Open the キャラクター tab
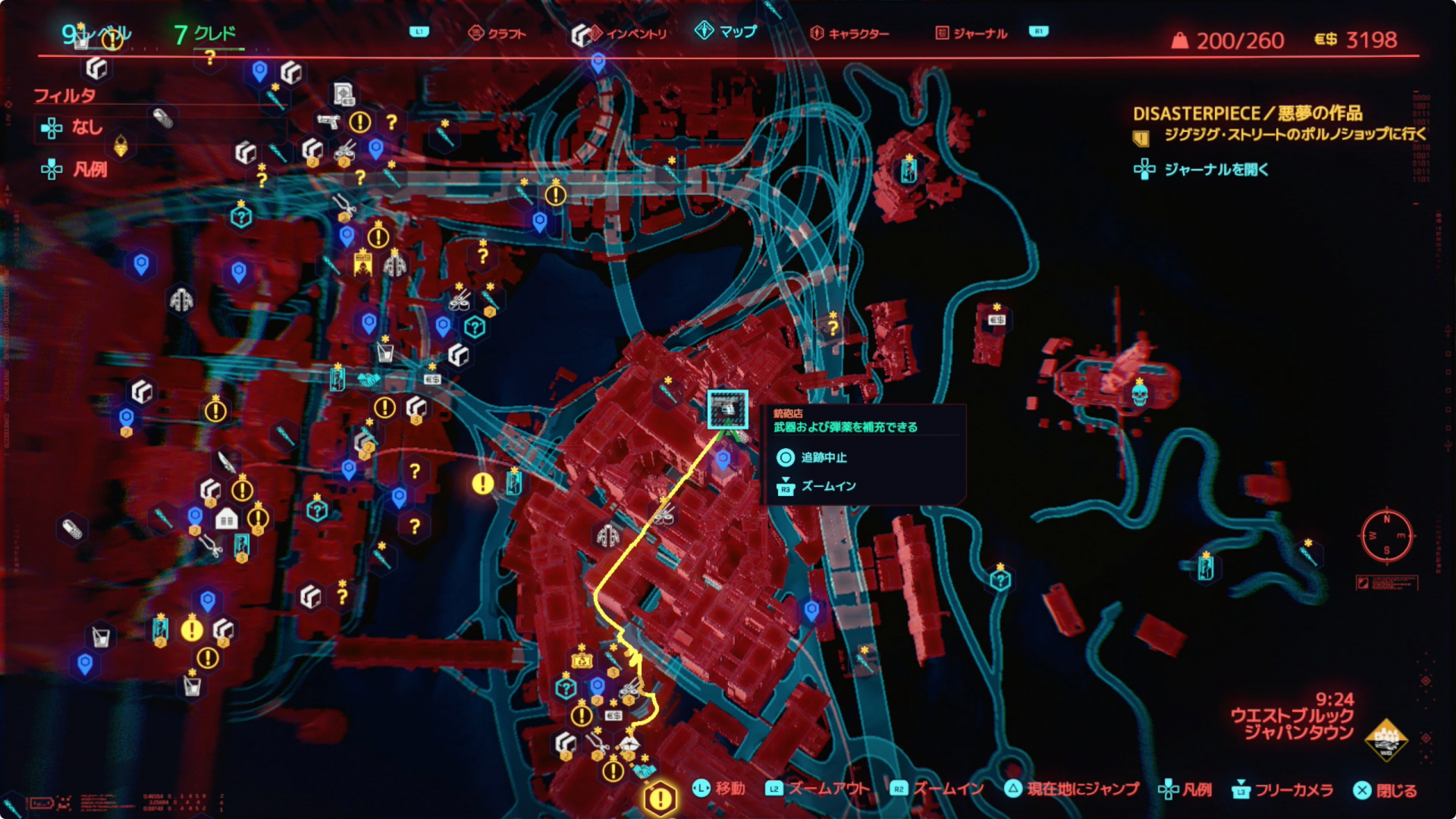Screen dimensions: 1456x819 point(849,33)
